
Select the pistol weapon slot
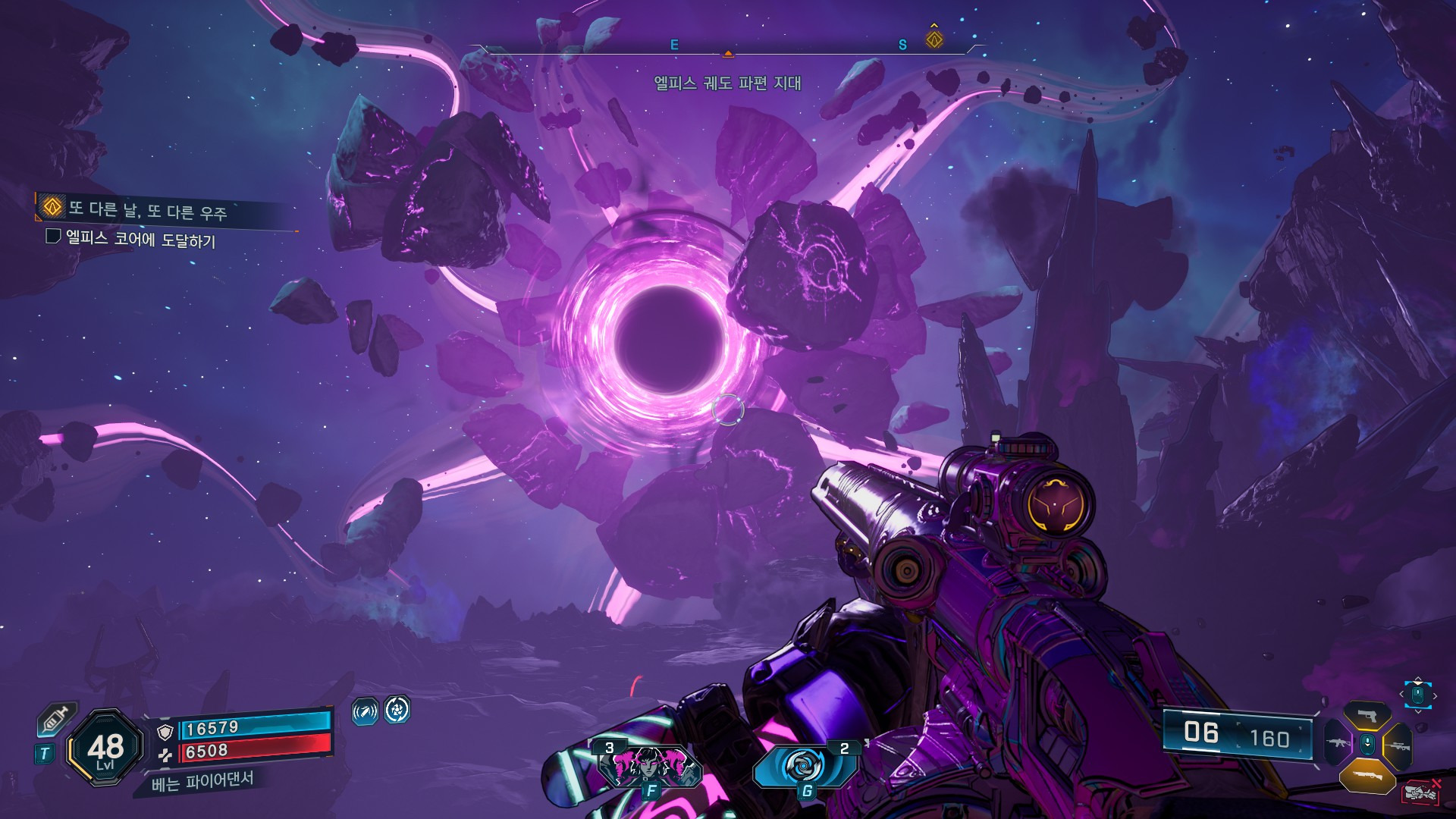[x=1367, y=715]
